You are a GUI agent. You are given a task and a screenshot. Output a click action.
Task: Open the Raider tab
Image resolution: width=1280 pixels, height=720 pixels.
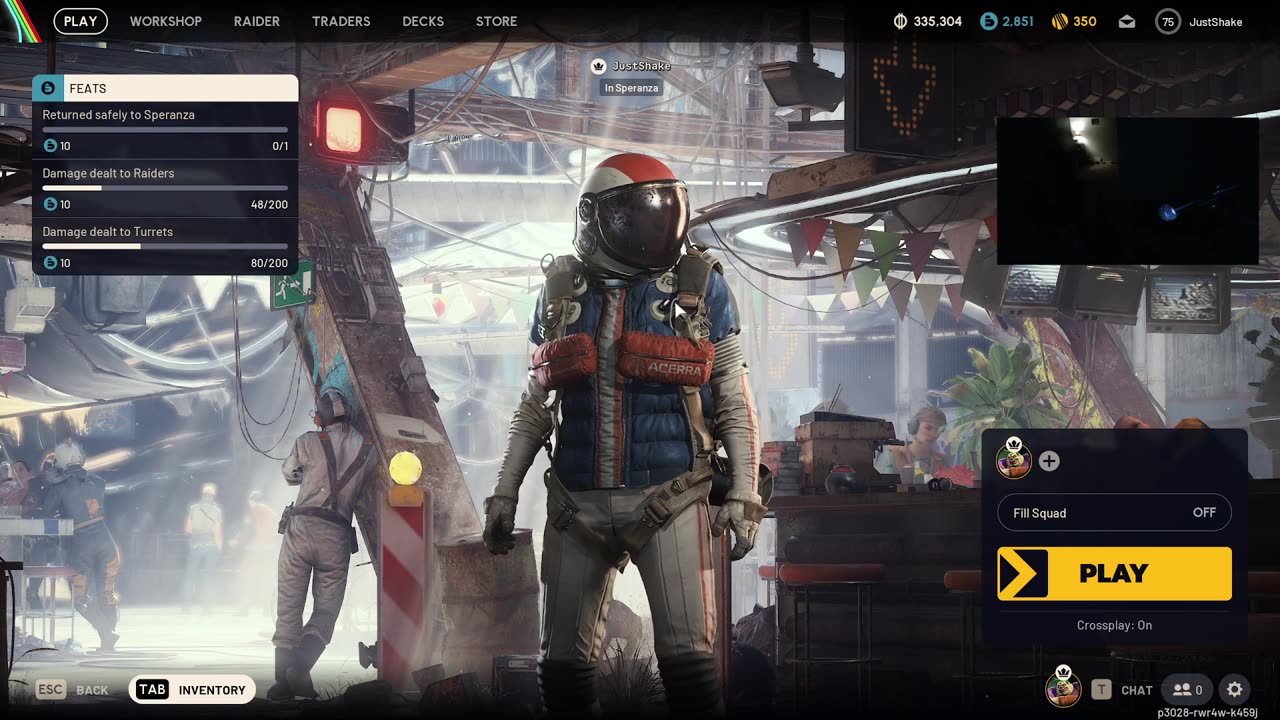pyautogui.click(x=257, y=21)
